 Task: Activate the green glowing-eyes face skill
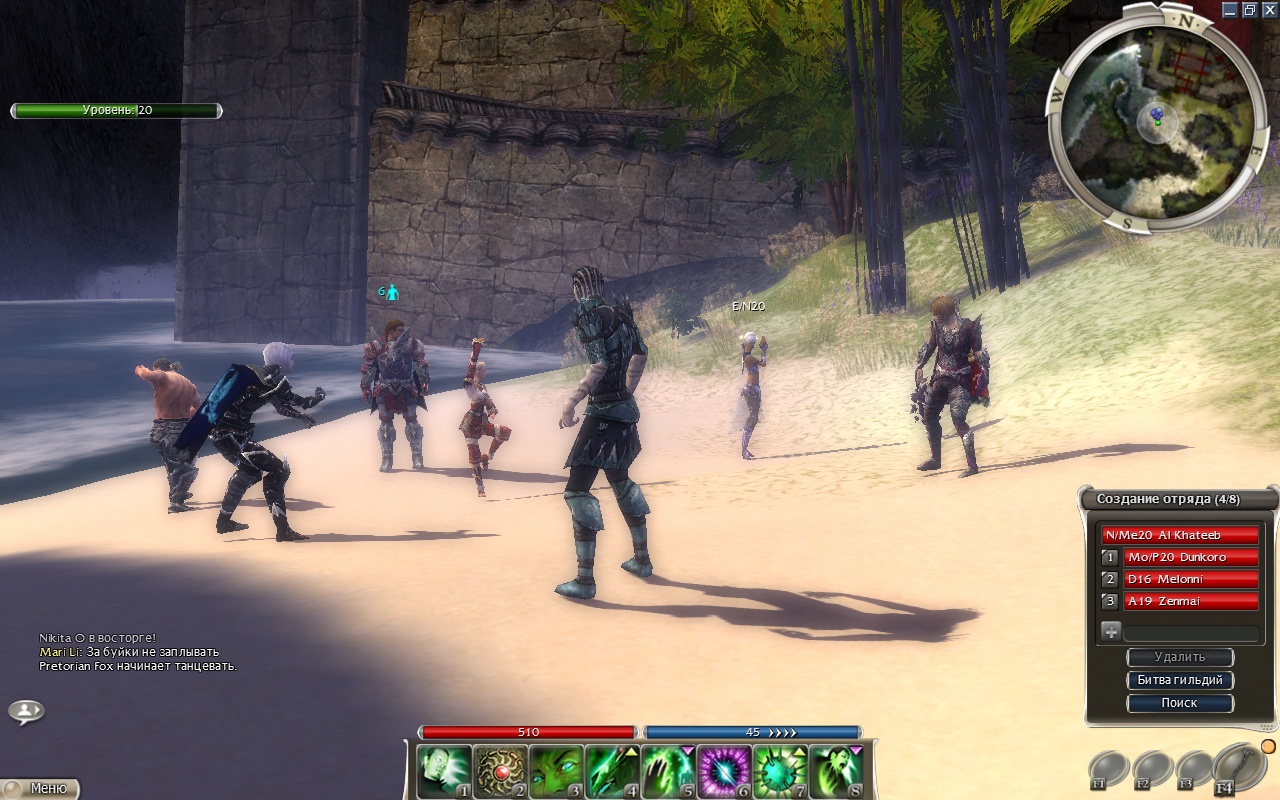pos(556,771)
